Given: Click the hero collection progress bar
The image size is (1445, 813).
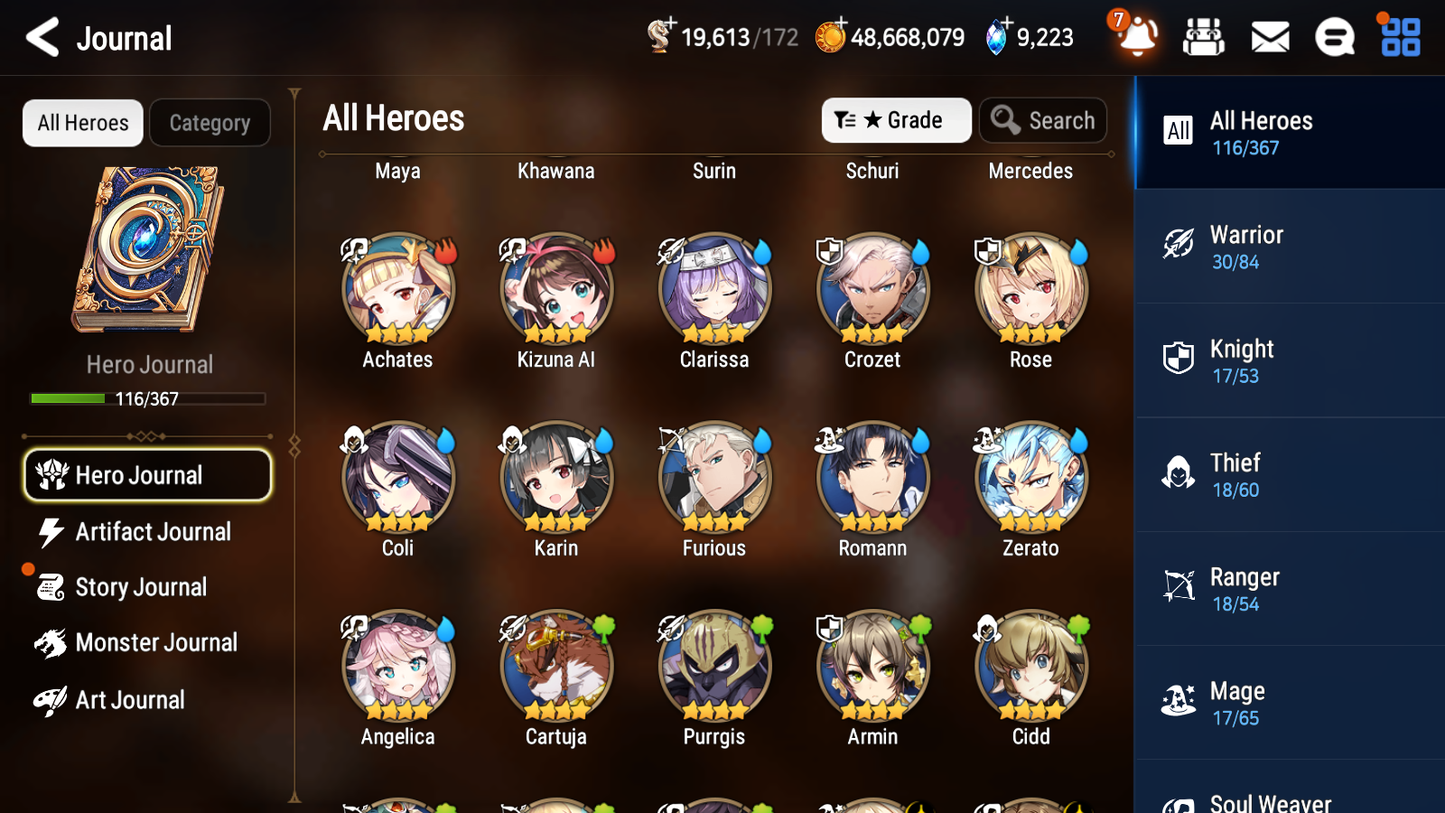Looking at the screenshot, I should pyautogui.click(x=149, y=397).
